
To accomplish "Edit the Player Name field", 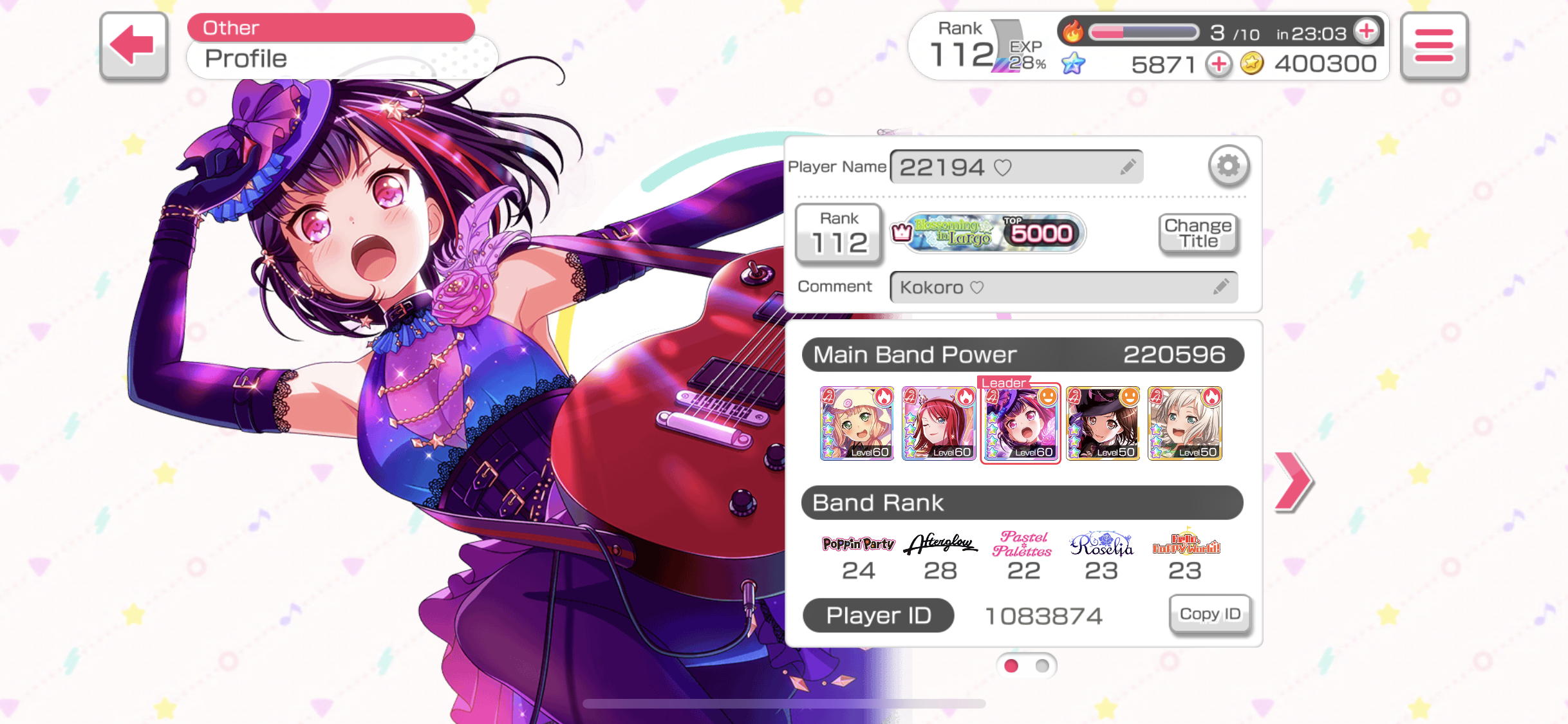I will tap(1016, 167).
